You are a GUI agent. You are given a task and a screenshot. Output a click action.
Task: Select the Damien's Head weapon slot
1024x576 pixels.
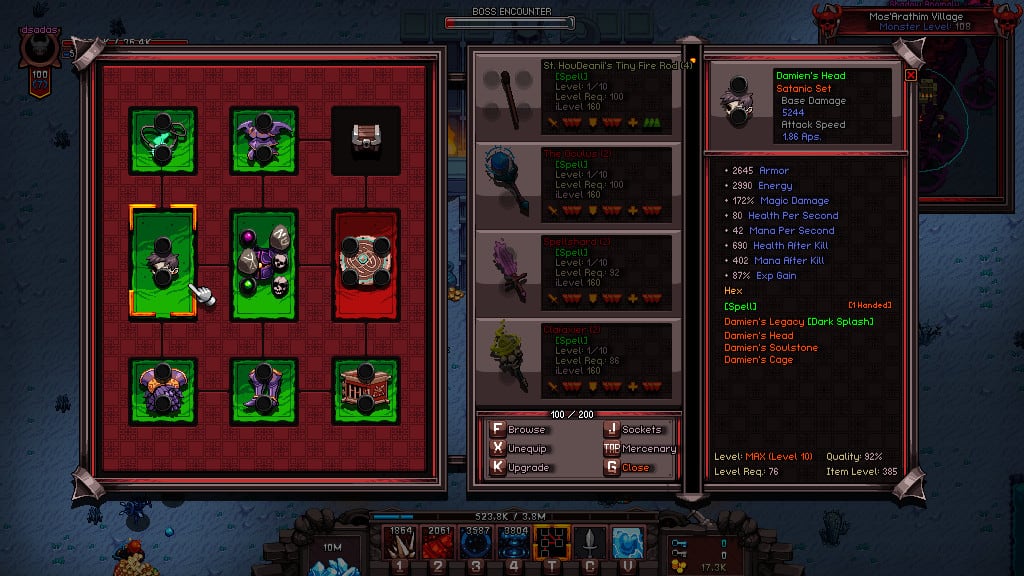coord(162,262)
